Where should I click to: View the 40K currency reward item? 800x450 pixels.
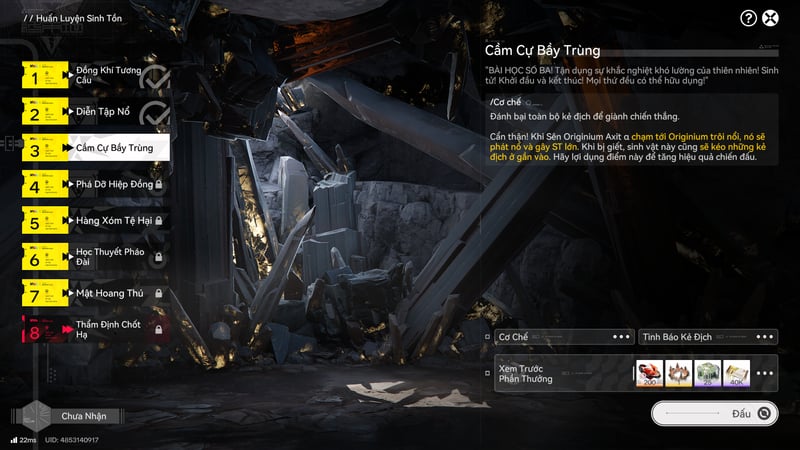[x=736, y=373]
